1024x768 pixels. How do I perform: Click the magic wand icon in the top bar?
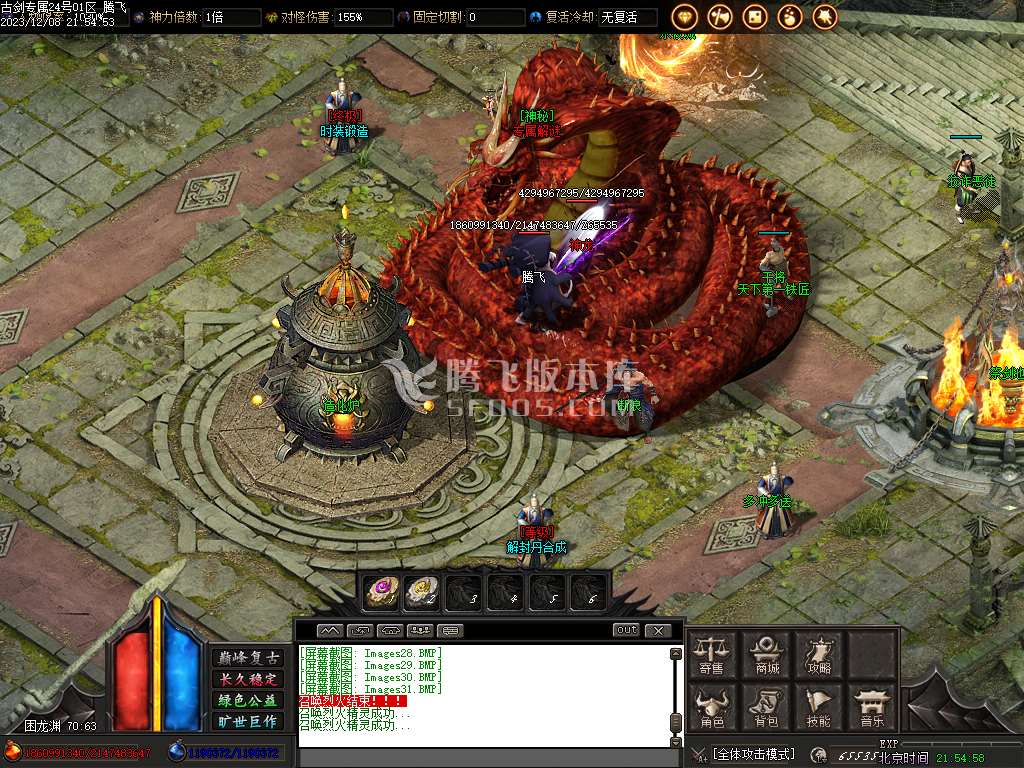825,17
